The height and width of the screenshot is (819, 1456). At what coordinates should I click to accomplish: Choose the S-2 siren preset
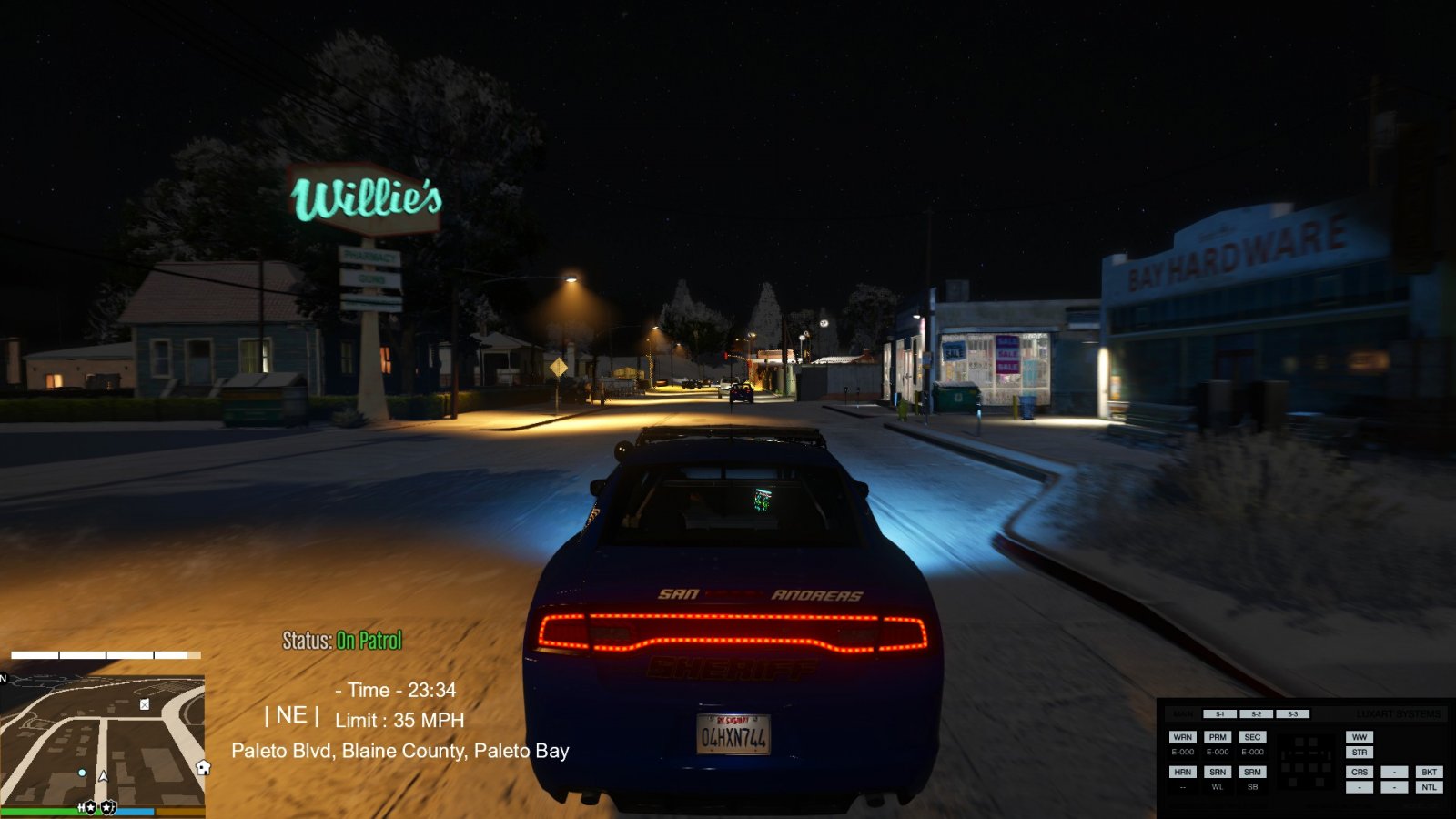pos(1256,714)
